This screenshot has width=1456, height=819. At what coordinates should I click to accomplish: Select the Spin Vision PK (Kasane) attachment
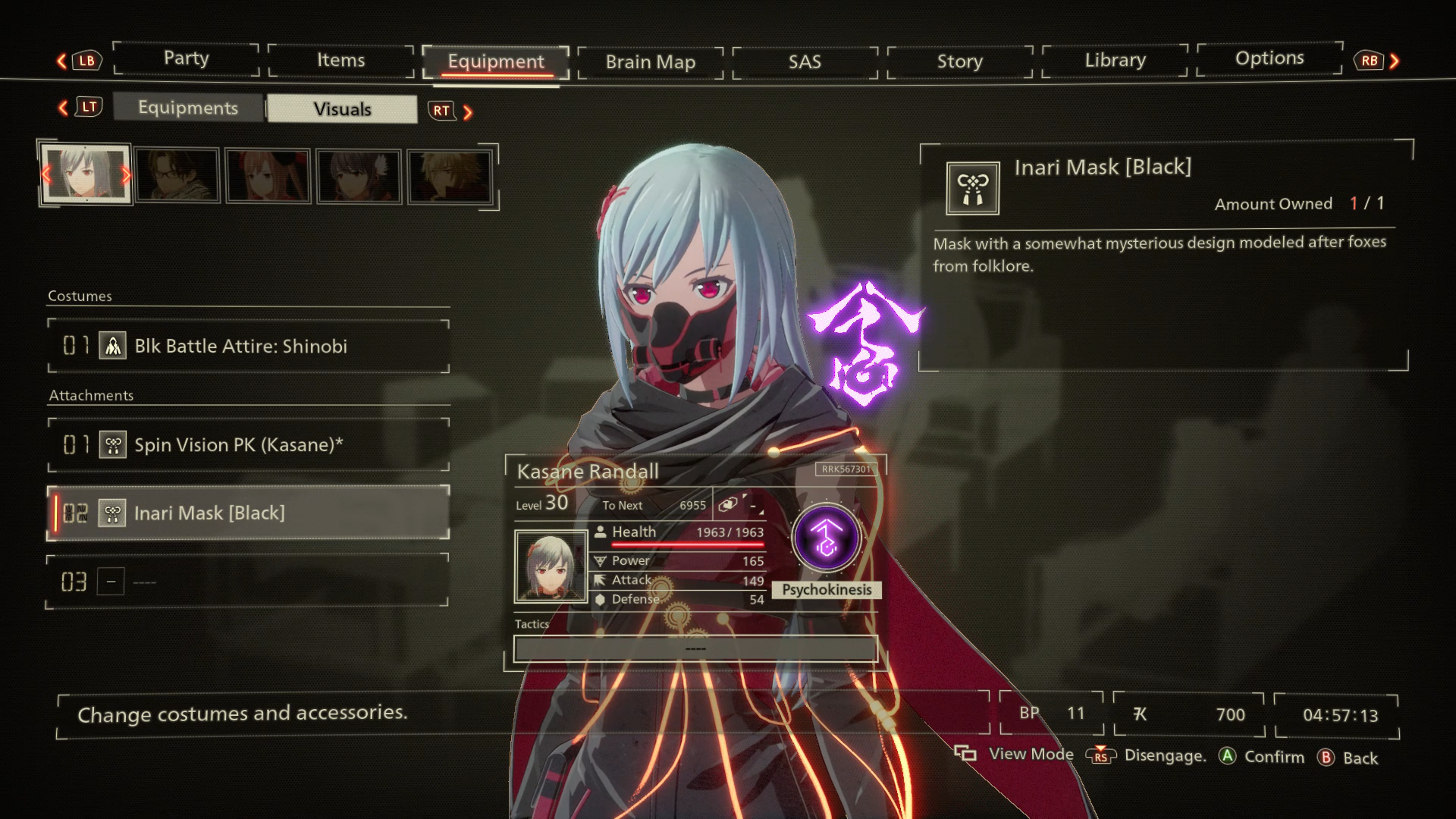[249, 445]
